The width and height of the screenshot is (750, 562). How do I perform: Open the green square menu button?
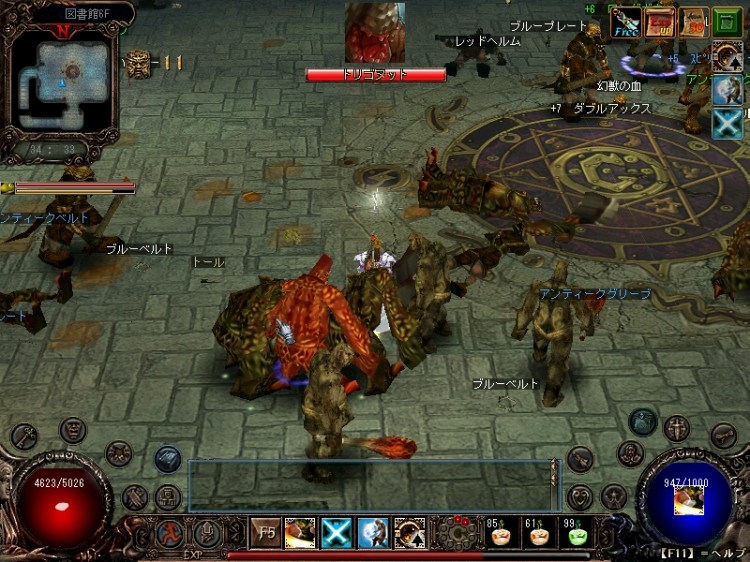[728, 21]
